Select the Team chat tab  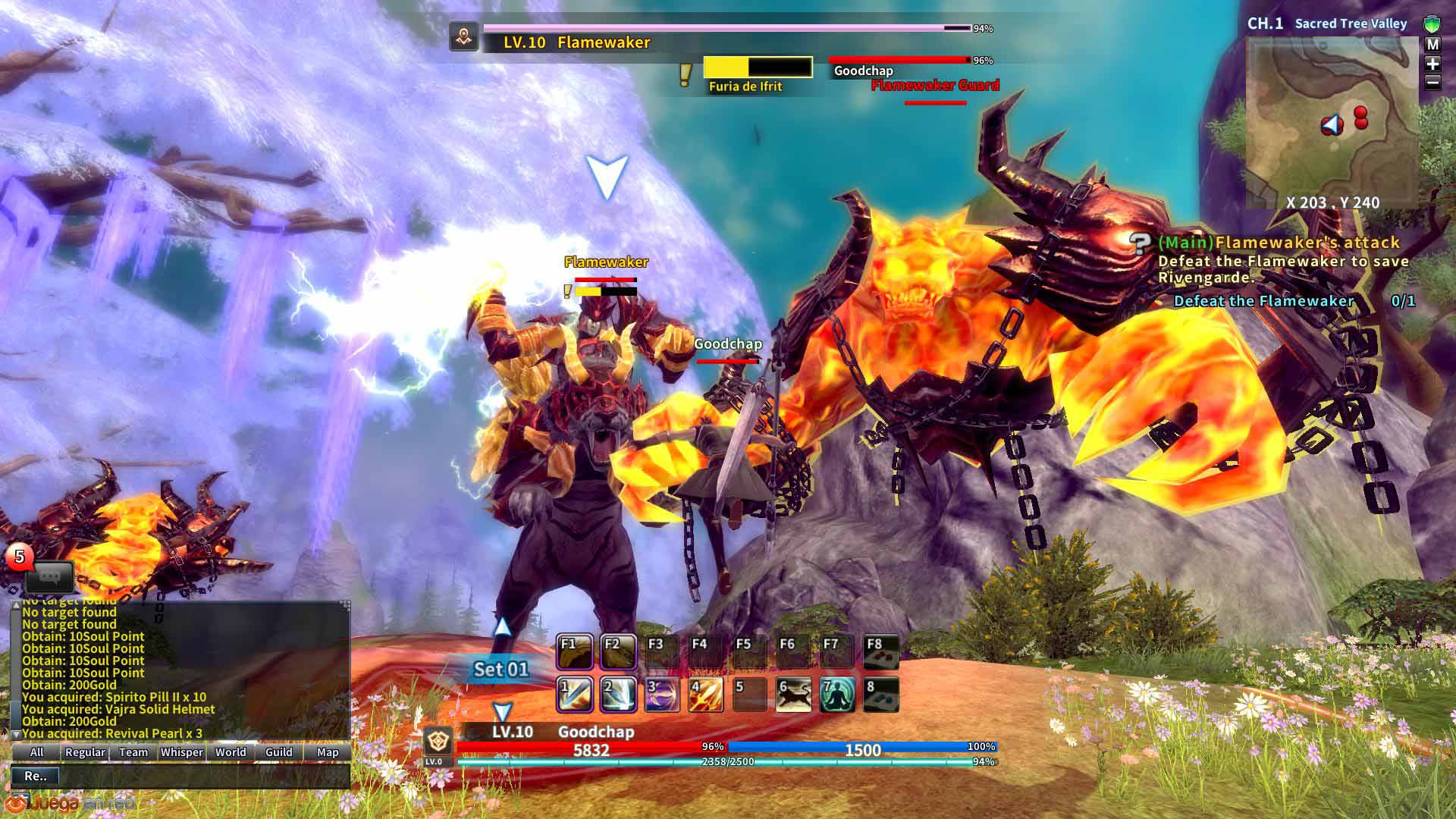coord(133,752)
